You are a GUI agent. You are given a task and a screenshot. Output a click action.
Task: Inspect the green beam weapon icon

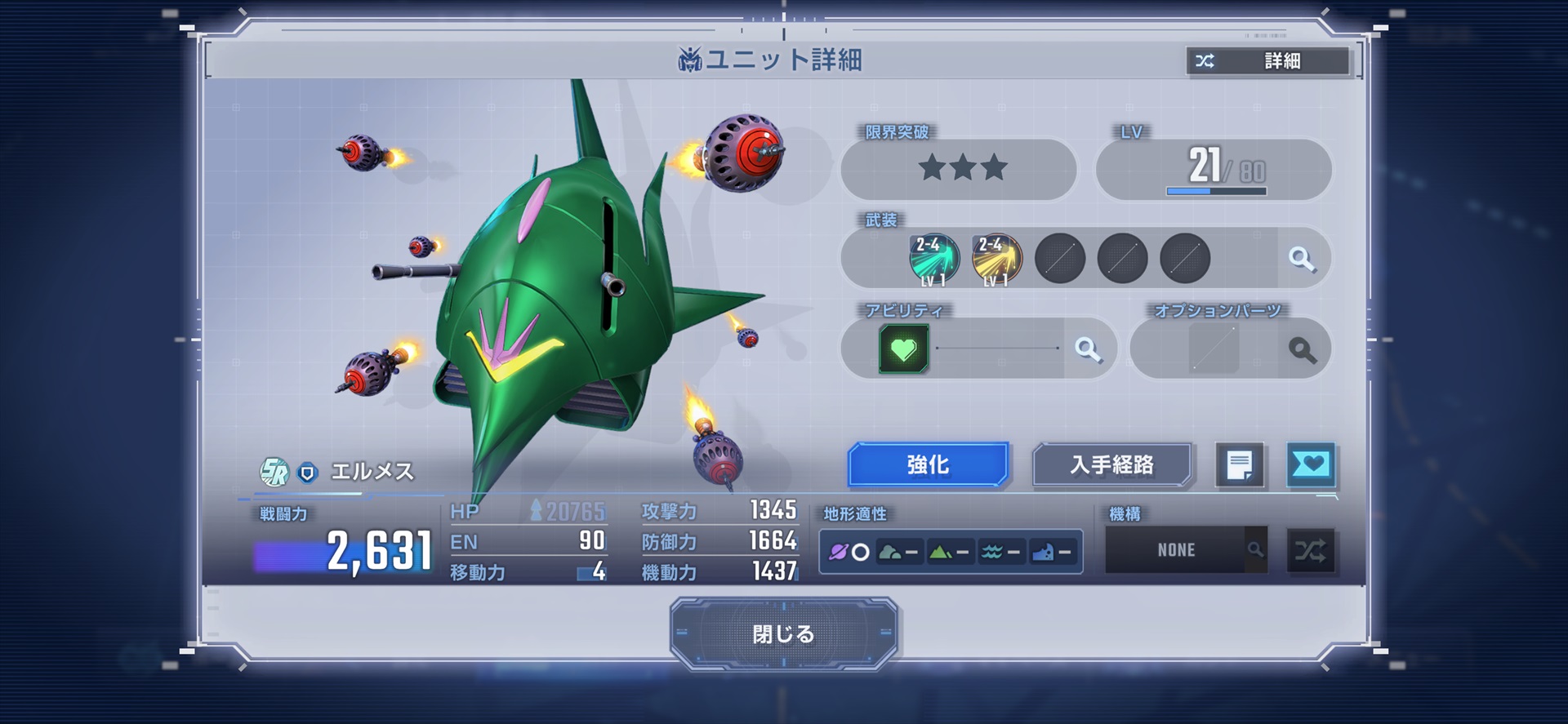934,259
